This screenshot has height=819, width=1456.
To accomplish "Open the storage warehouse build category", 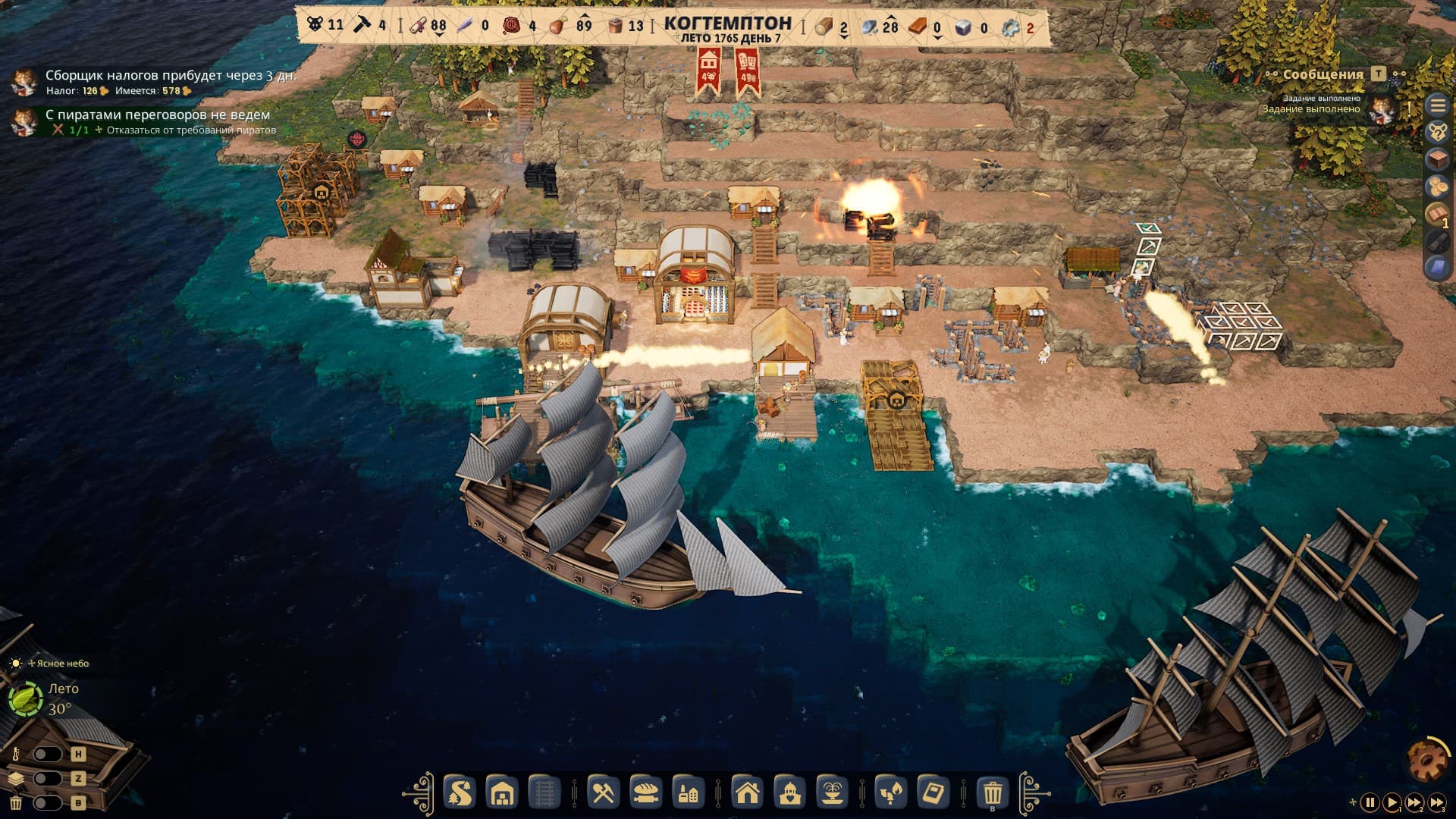I will [502, 794].
